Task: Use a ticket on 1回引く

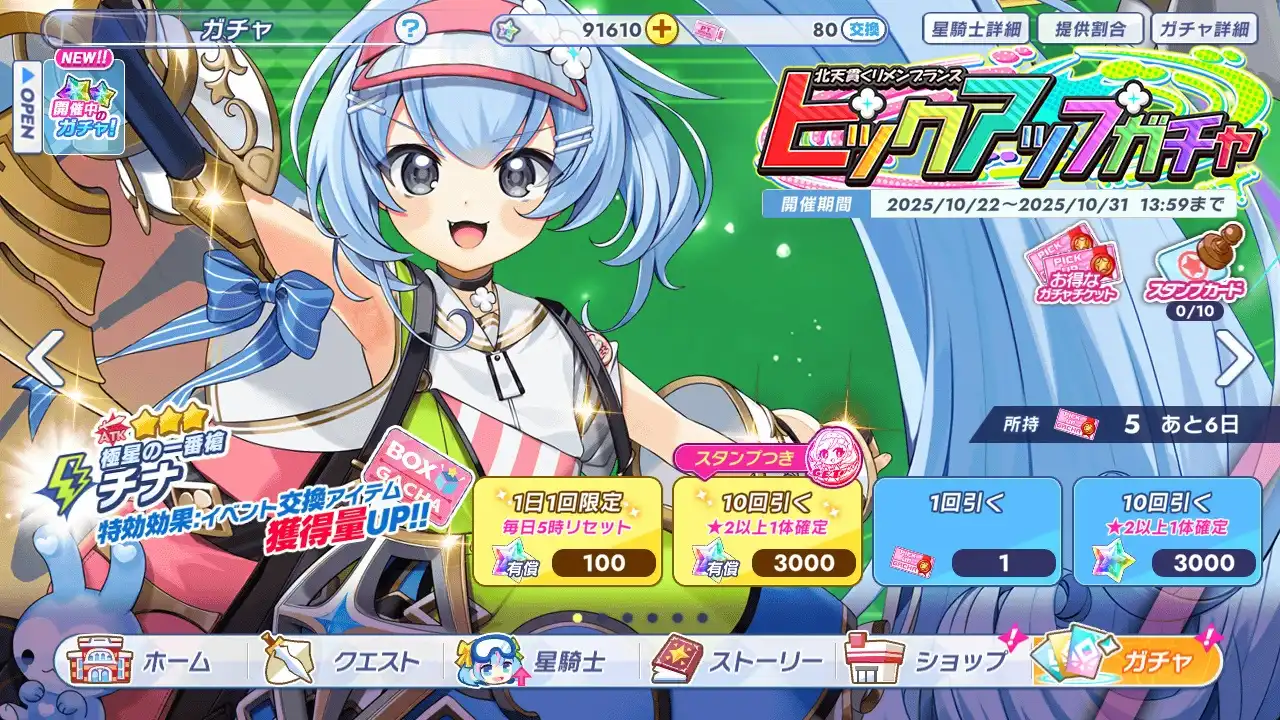Action: coord(967,531)
